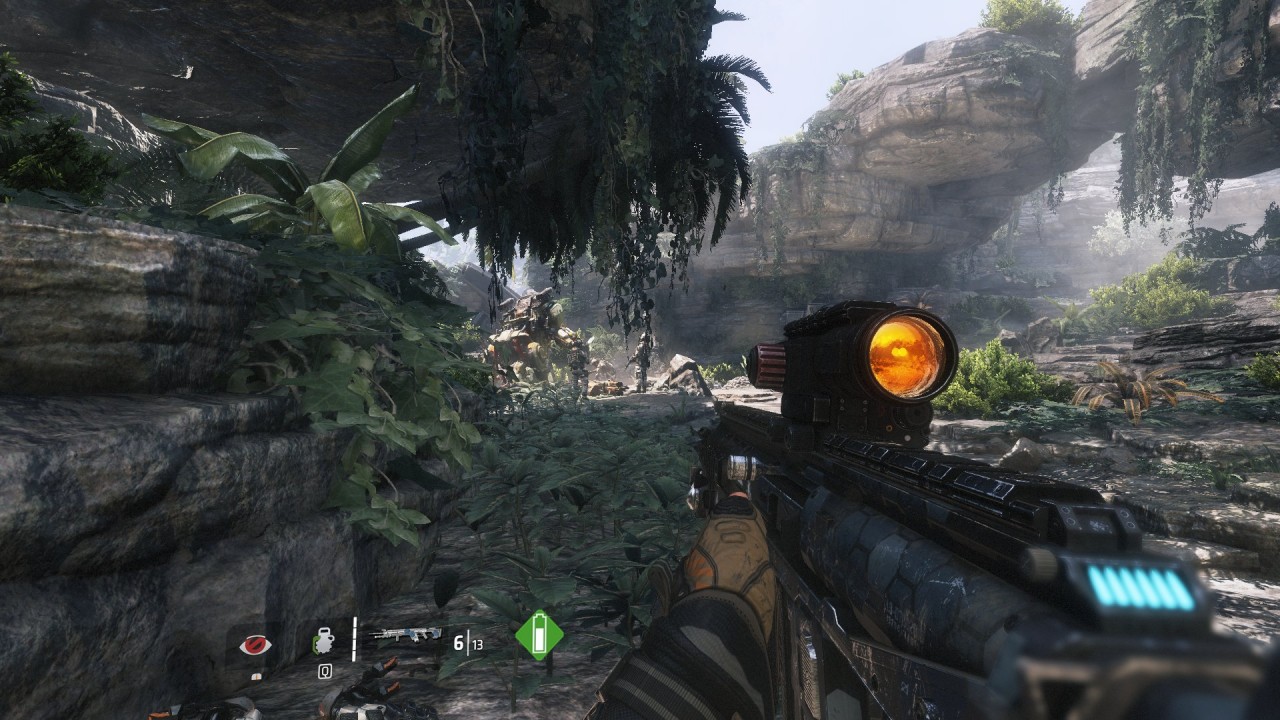Click the battery symbol inside the green diamond

[x=540, y=636]
